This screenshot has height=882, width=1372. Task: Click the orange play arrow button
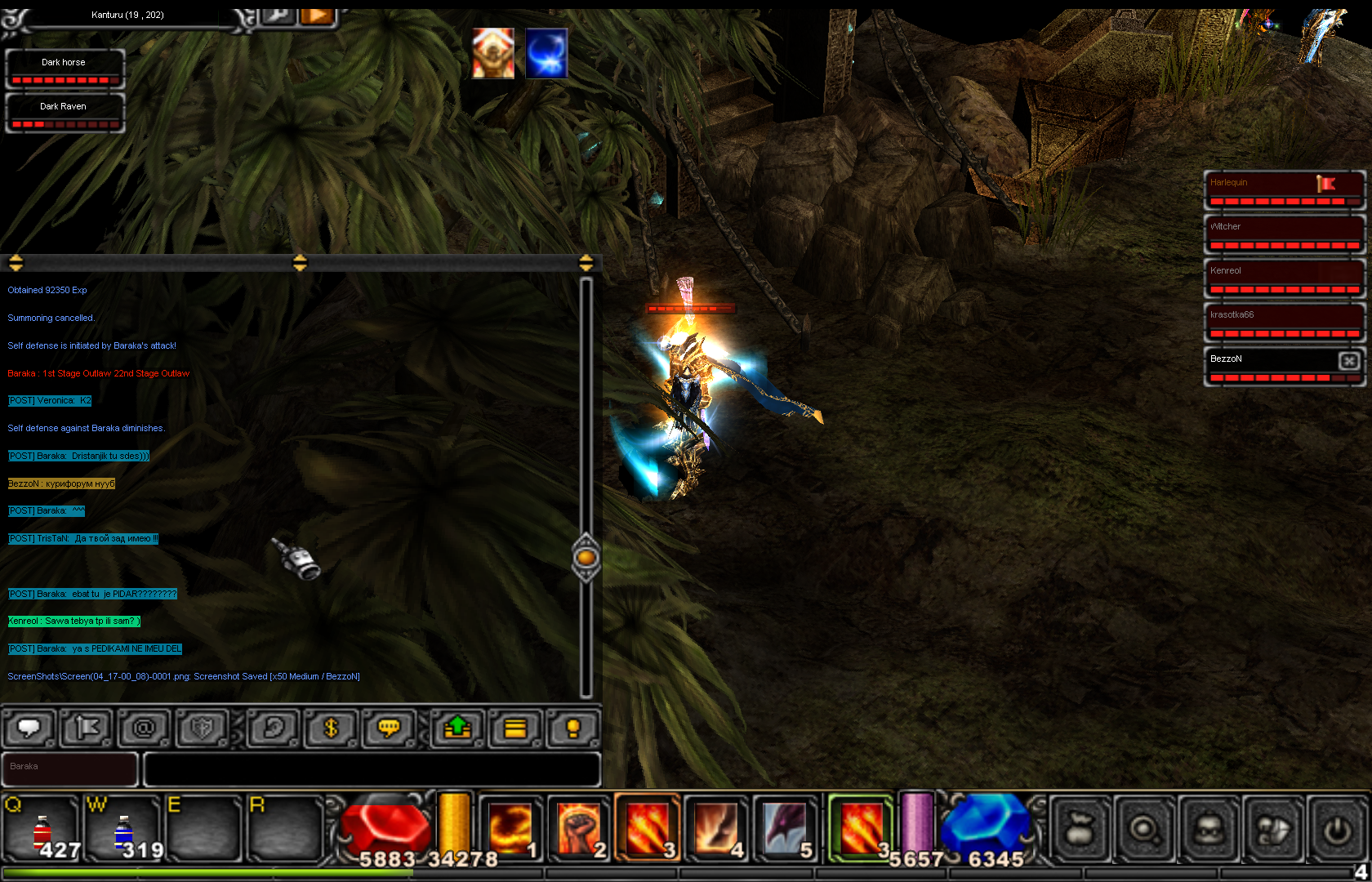[317, 16]
